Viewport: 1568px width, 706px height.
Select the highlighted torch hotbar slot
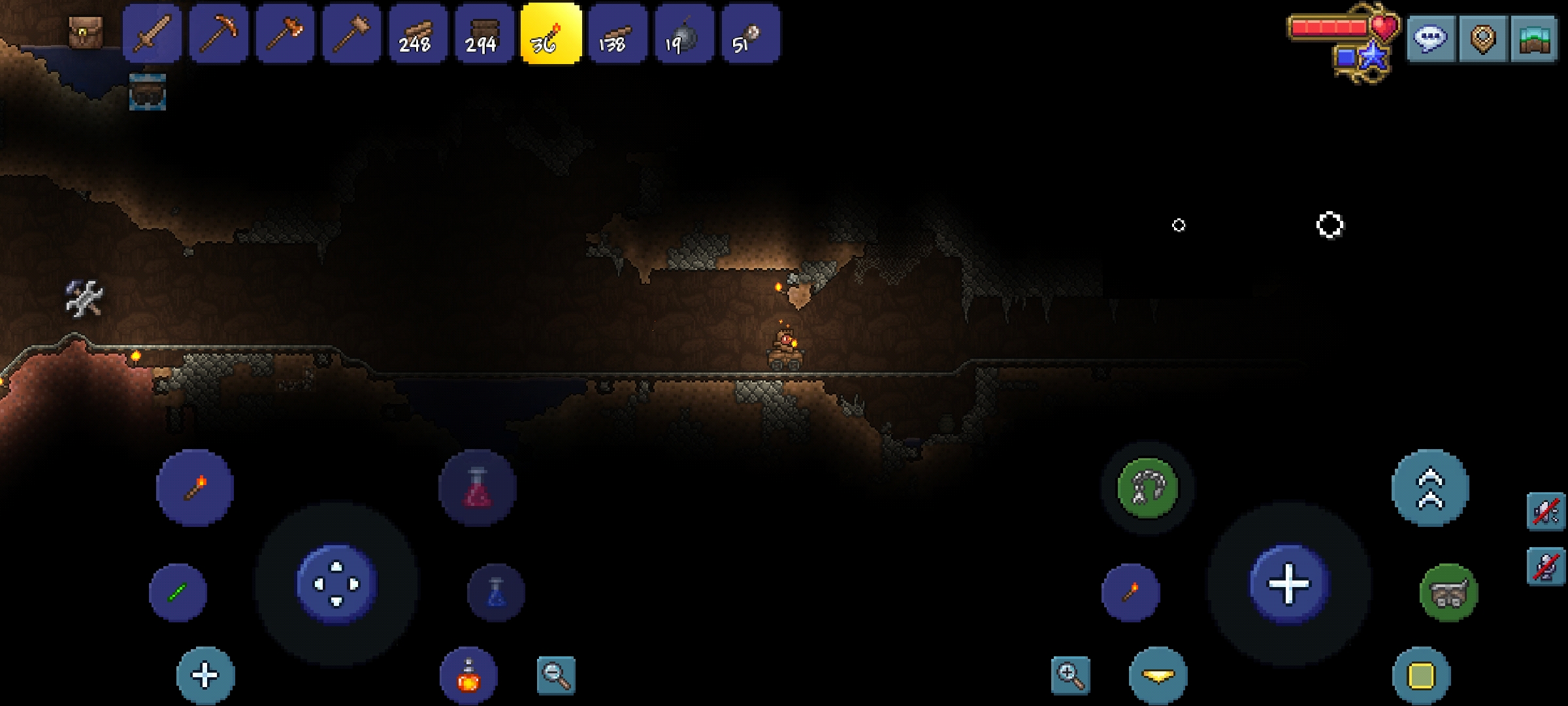tap(551, 34)
